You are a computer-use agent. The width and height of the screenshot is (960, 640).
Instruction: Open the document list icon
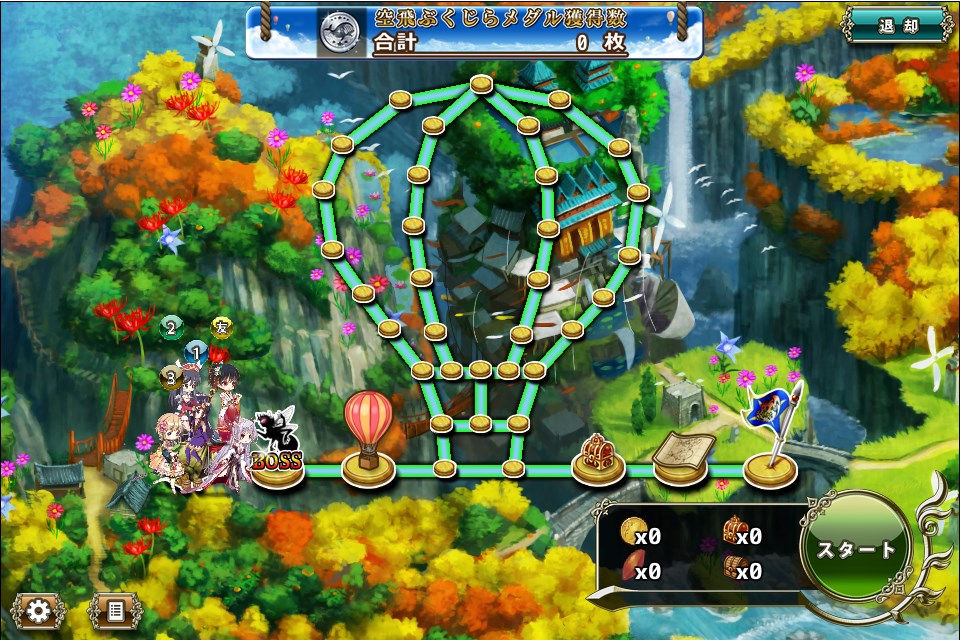pos(115,610)
